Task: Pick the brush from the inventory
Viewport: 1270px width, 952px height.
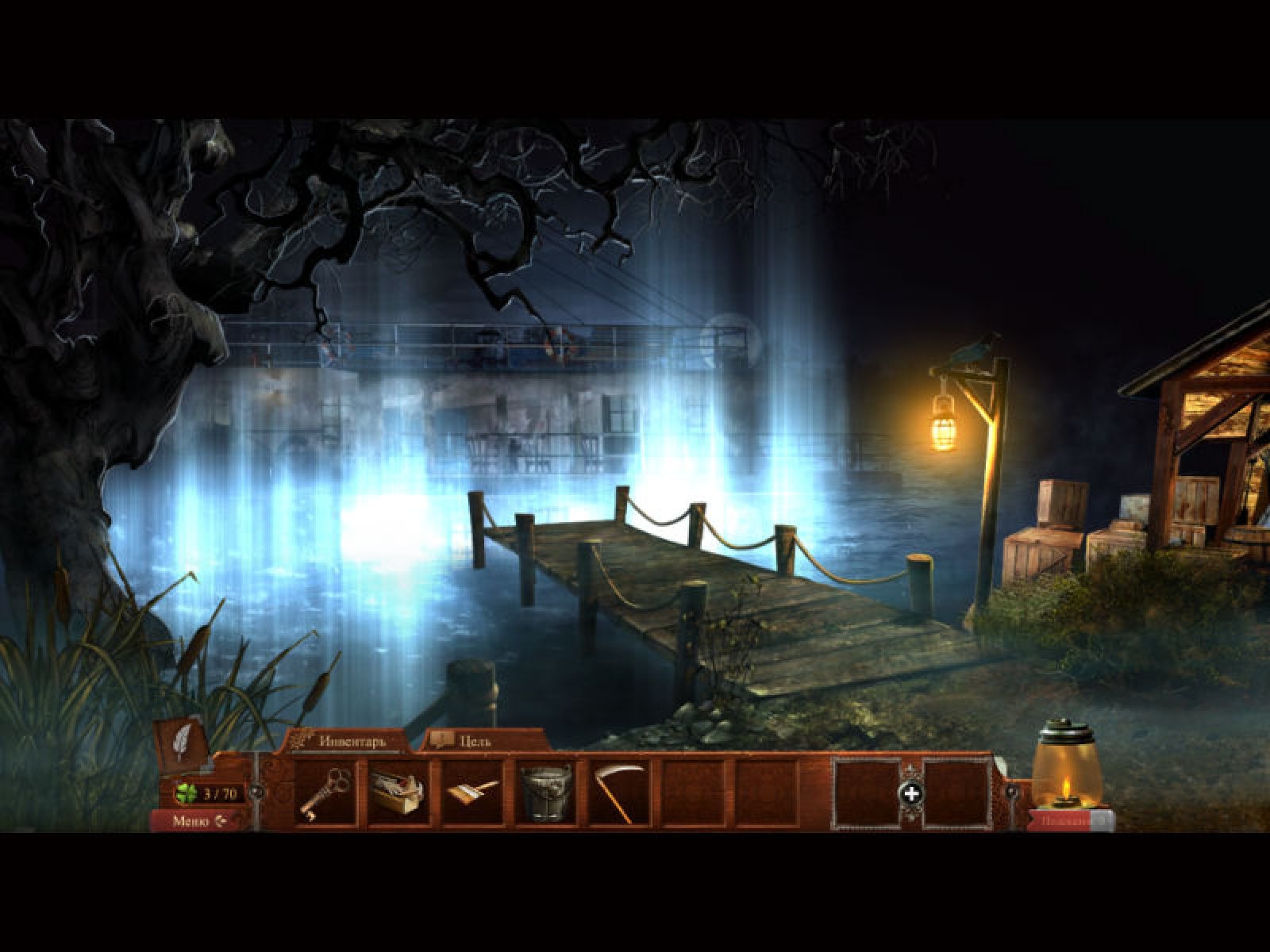Action: click(472, 791)
